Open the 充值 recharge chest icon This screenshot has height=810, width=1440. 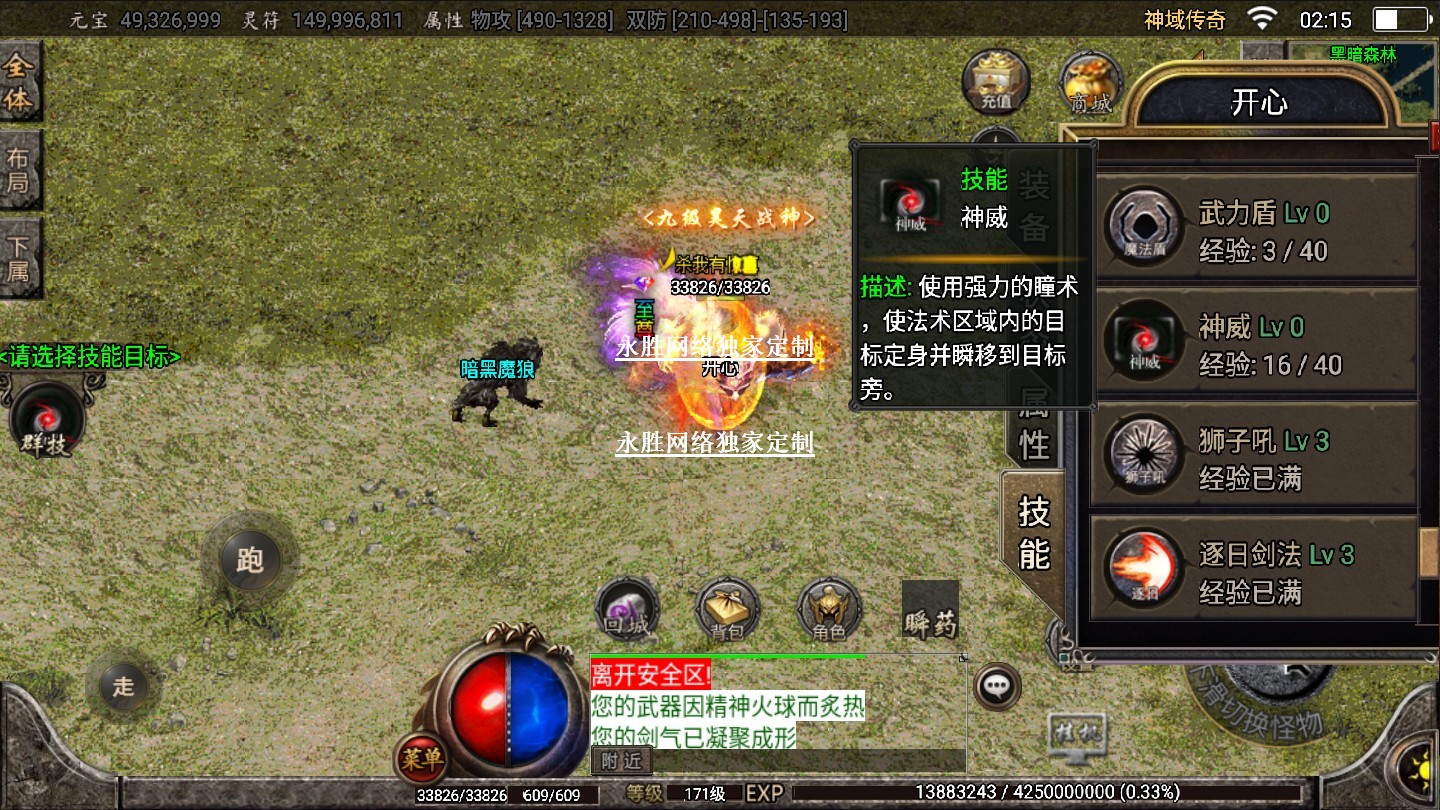coord(996,82)
